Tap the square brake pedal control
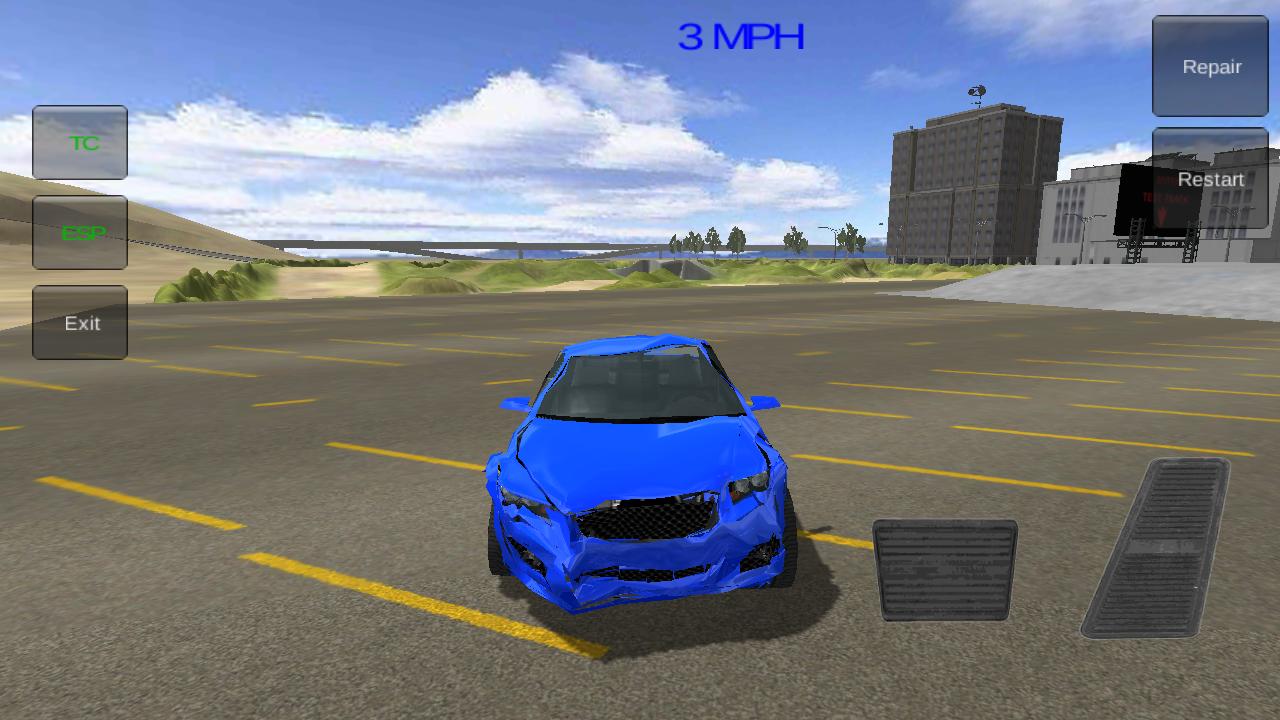The image size is (1280, 720). (x=943, y=570)
